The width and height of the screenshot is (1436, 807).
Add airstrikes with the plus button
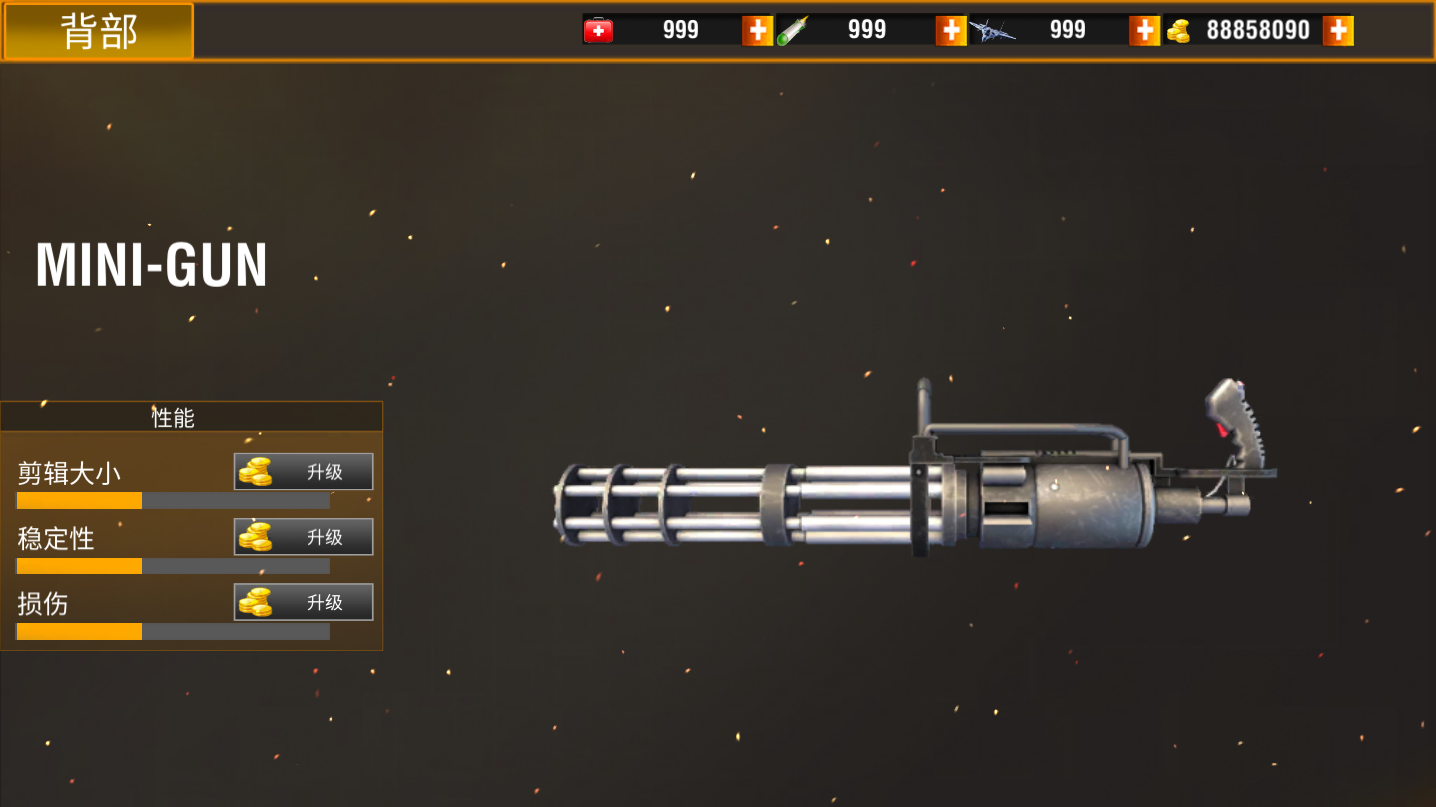pyautogui.click(x=1144, y=31)
